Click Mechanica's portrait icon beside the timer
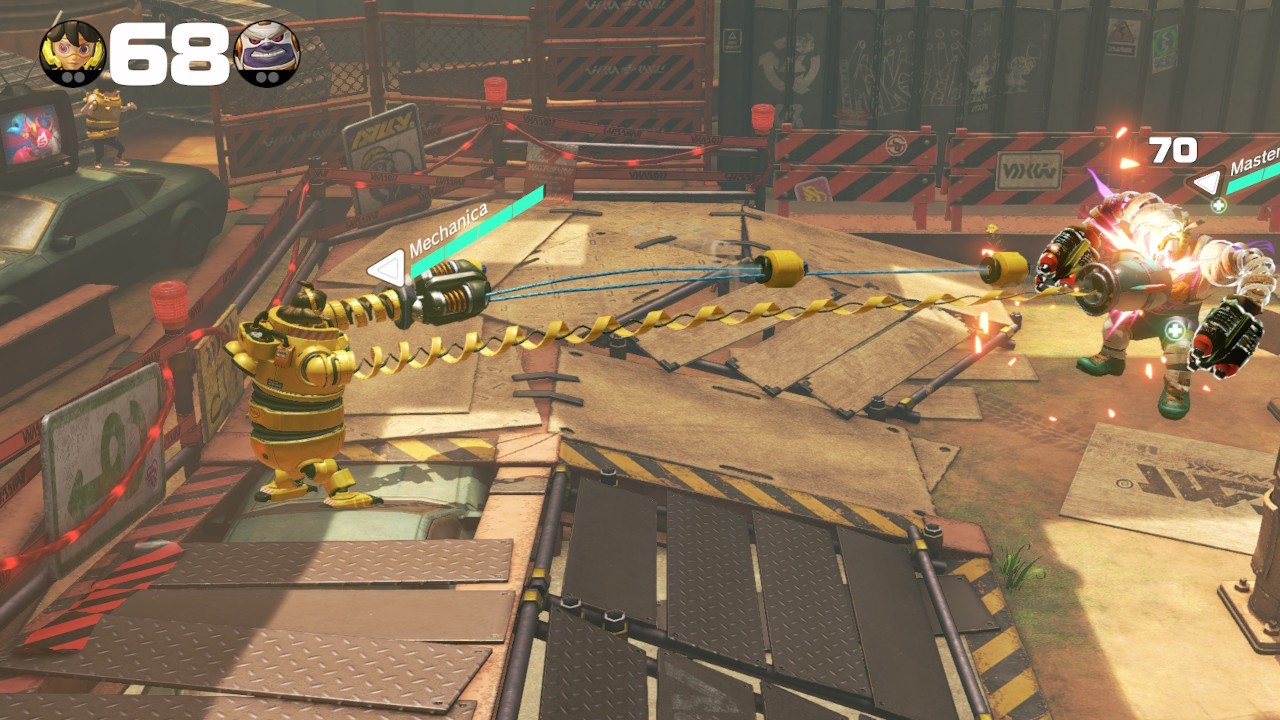Viewport: 1280px width, 720px height. 73,53
